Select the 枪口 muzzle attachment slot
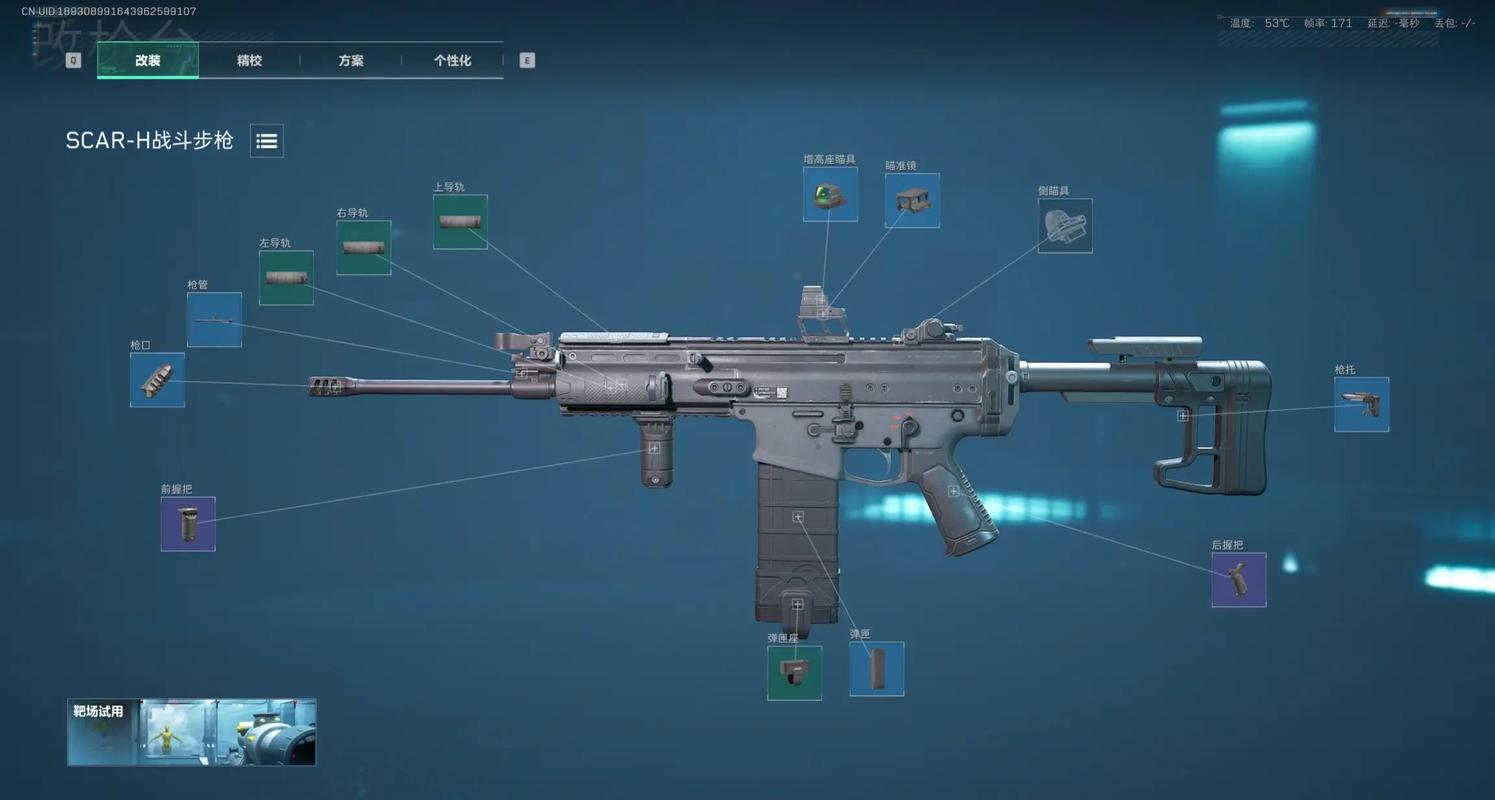This screenshot has height=800, width=1495. click(x=157, y=380)
